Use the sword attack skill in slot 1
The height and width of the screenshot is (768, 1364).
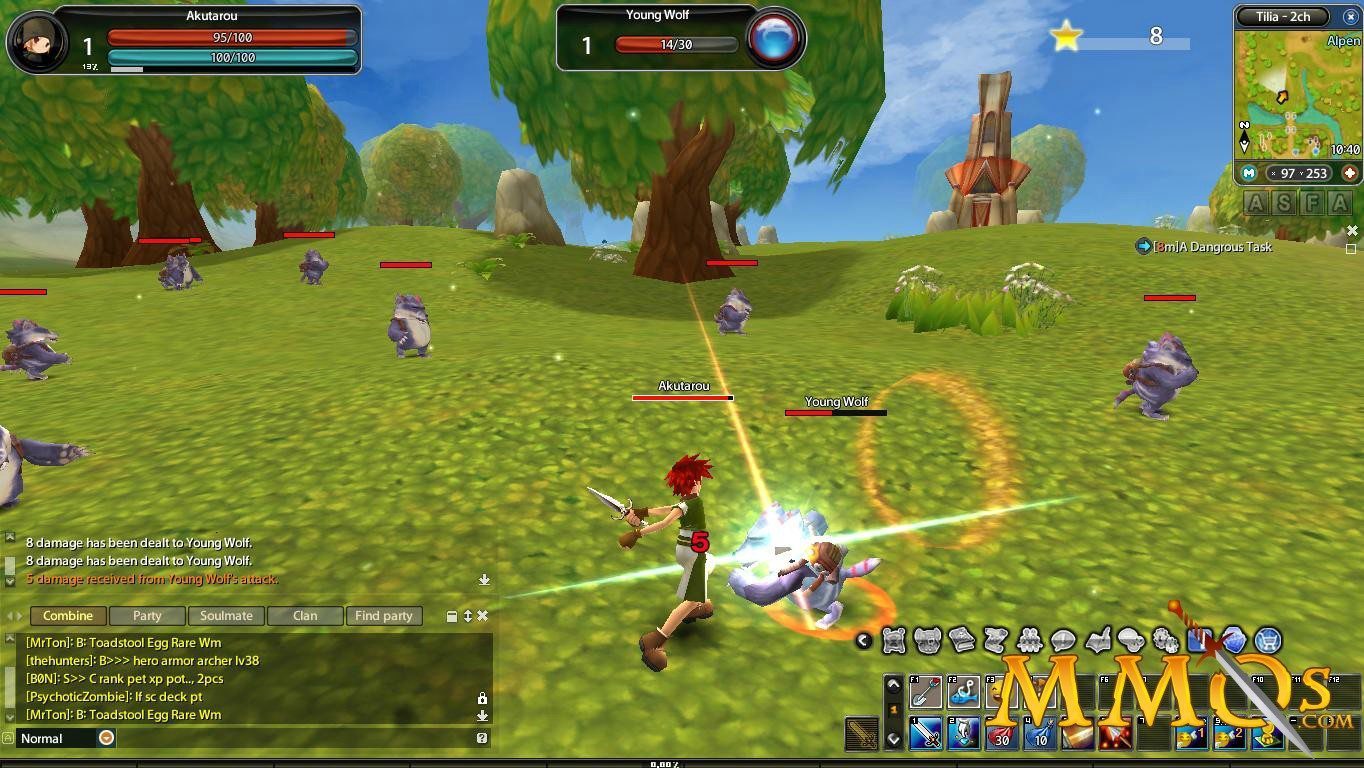pos(926,735)
